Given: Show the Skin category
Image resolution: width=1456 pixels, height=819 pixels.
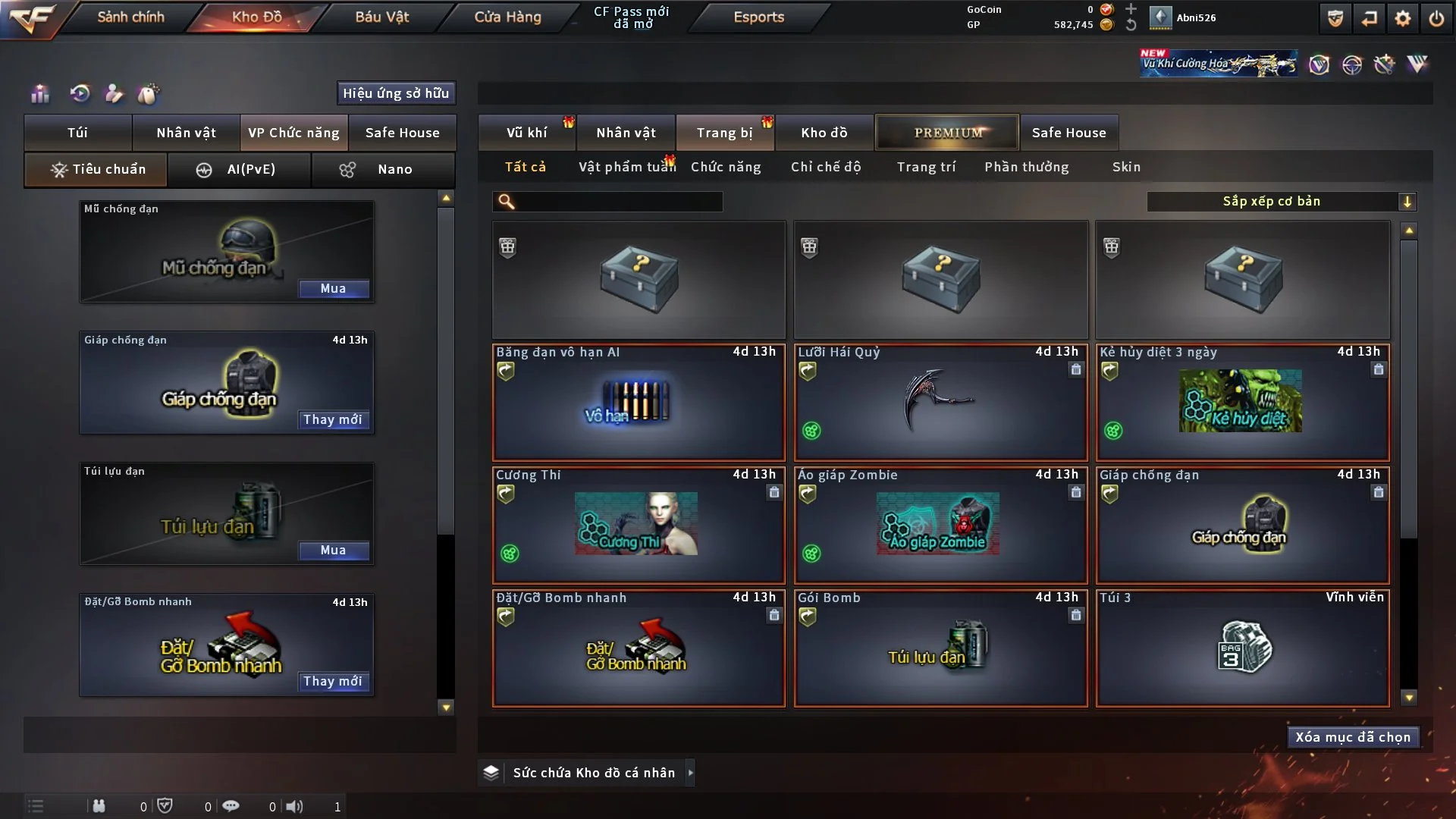Looking at the screenshot, I should [1126, 167].
